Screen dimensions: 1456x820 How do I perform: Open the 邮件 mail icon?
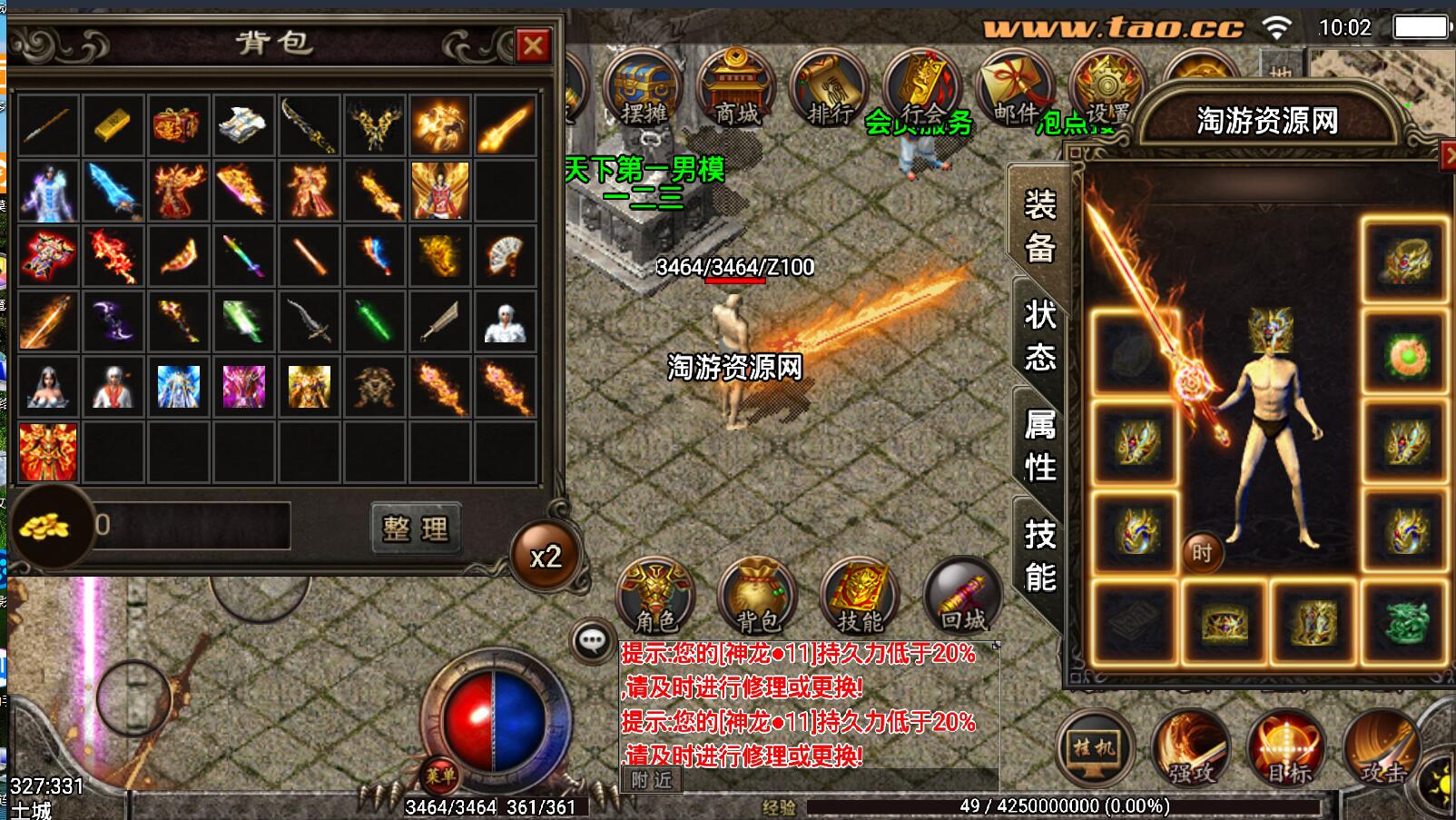1014,89
